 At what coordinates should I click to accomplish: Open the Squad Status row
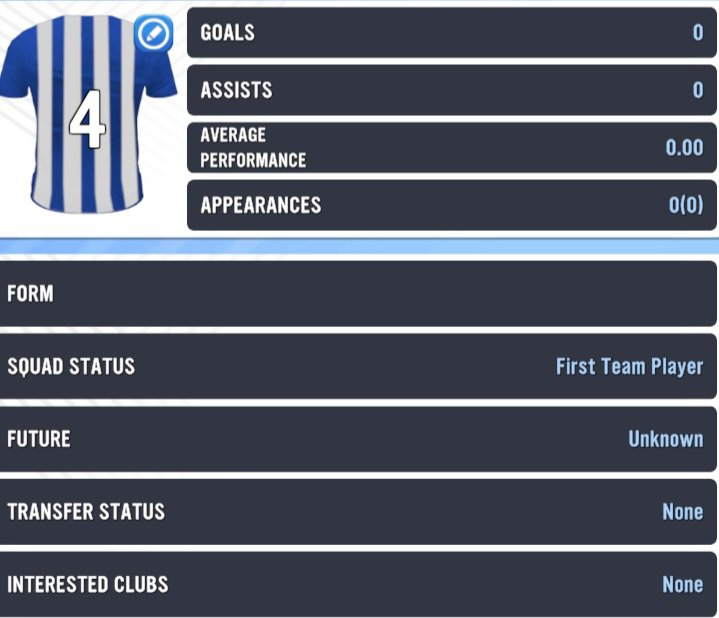coord(359,366)
